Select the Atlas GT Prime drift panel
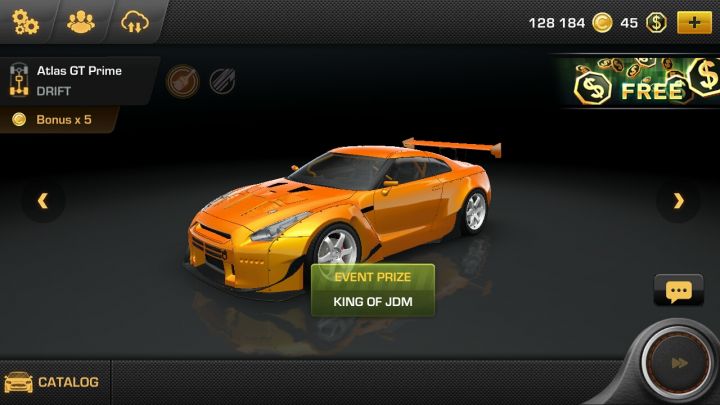 (78, 79)
